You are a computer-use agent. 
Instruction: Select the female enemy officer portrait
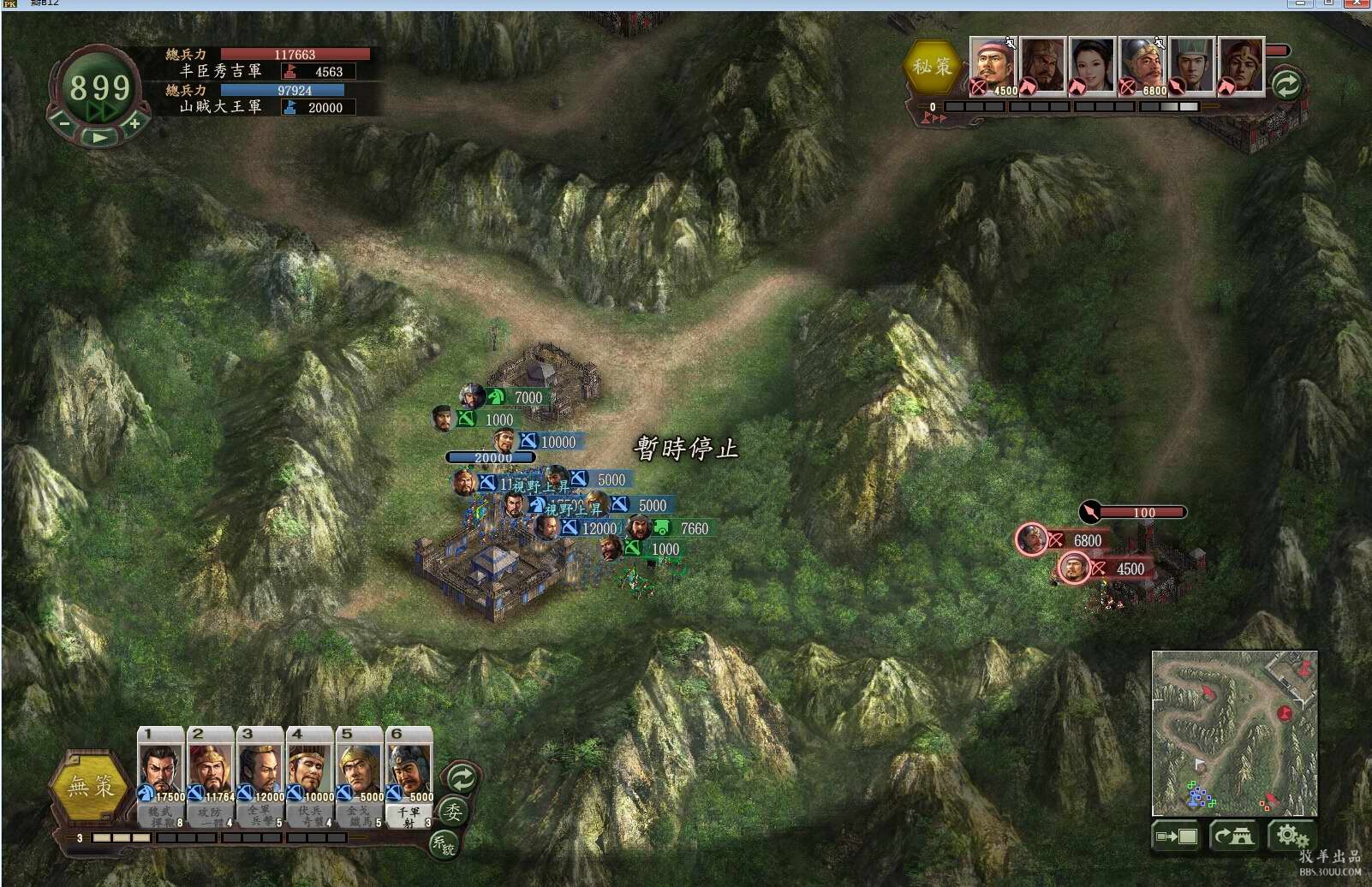1092,64
